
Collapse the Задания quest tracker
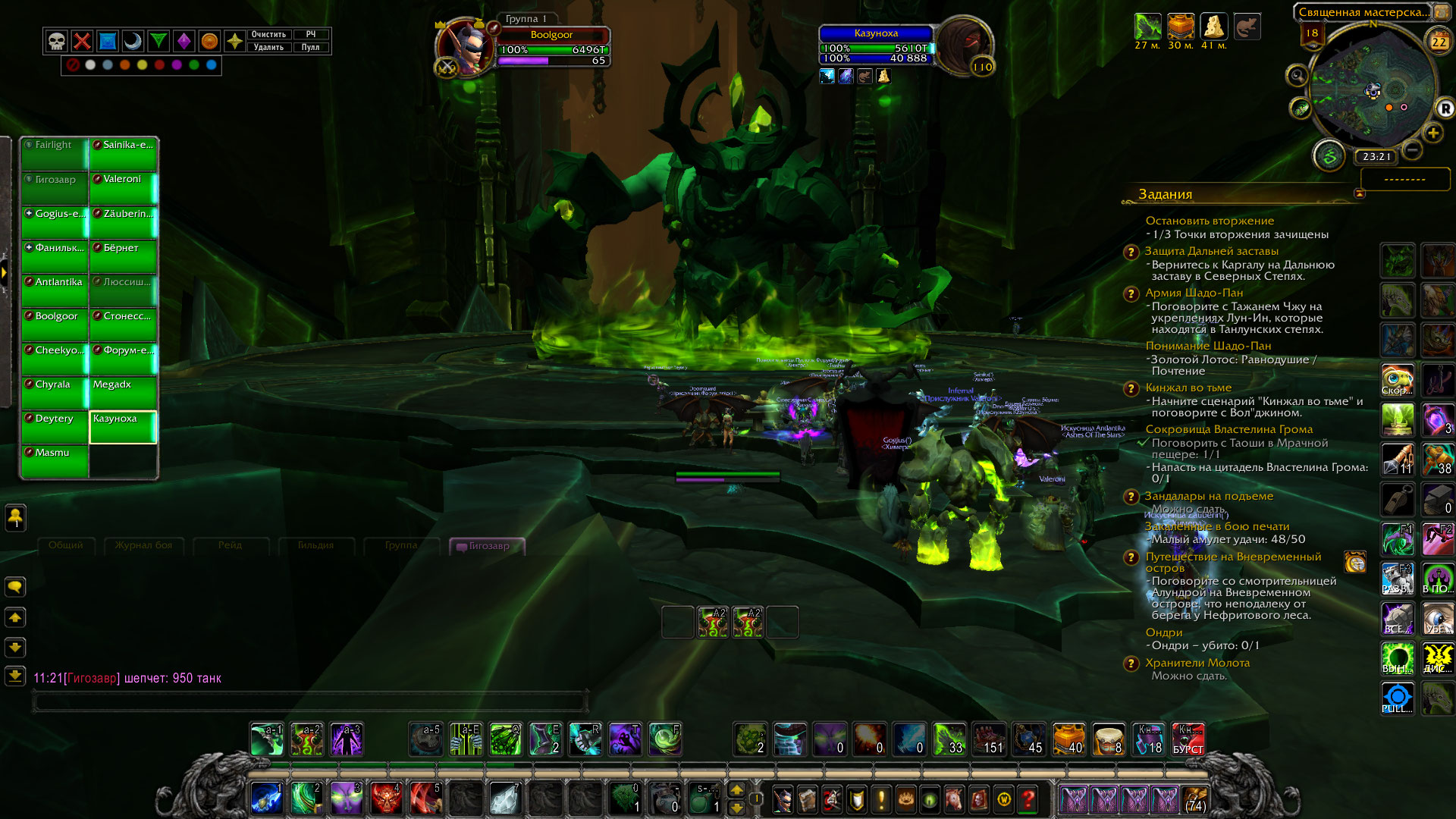[1359, 194]
